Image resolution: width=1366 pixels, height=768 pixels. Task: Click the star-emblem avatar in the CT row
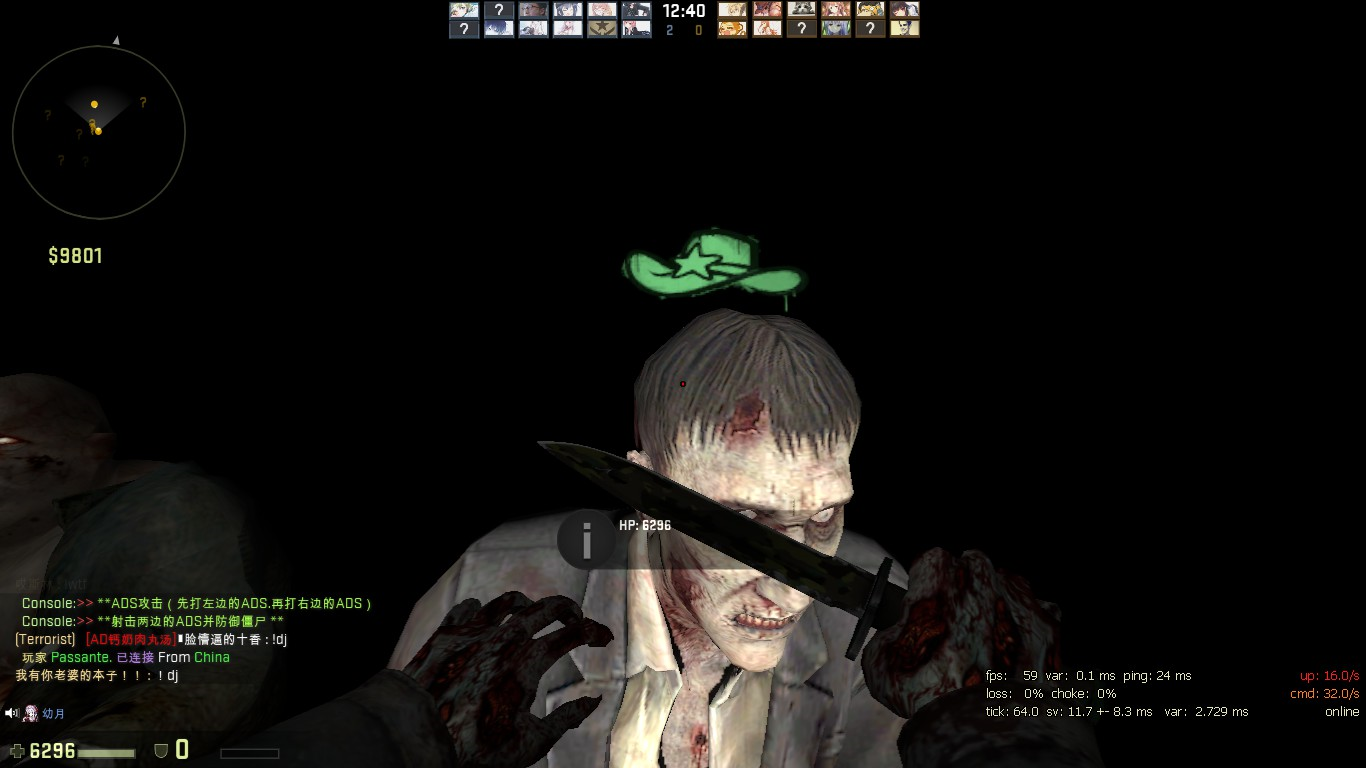pyautogui.click(x=602, y=28)
